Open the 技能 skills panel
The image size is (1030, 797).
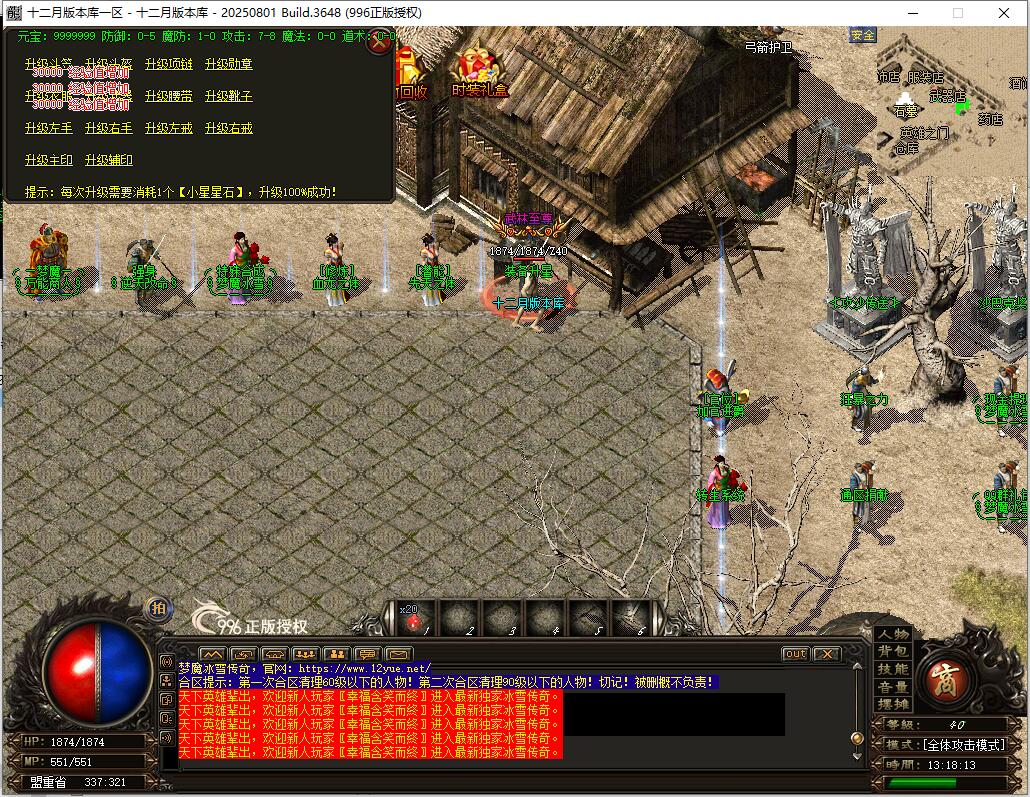point(893,669)
